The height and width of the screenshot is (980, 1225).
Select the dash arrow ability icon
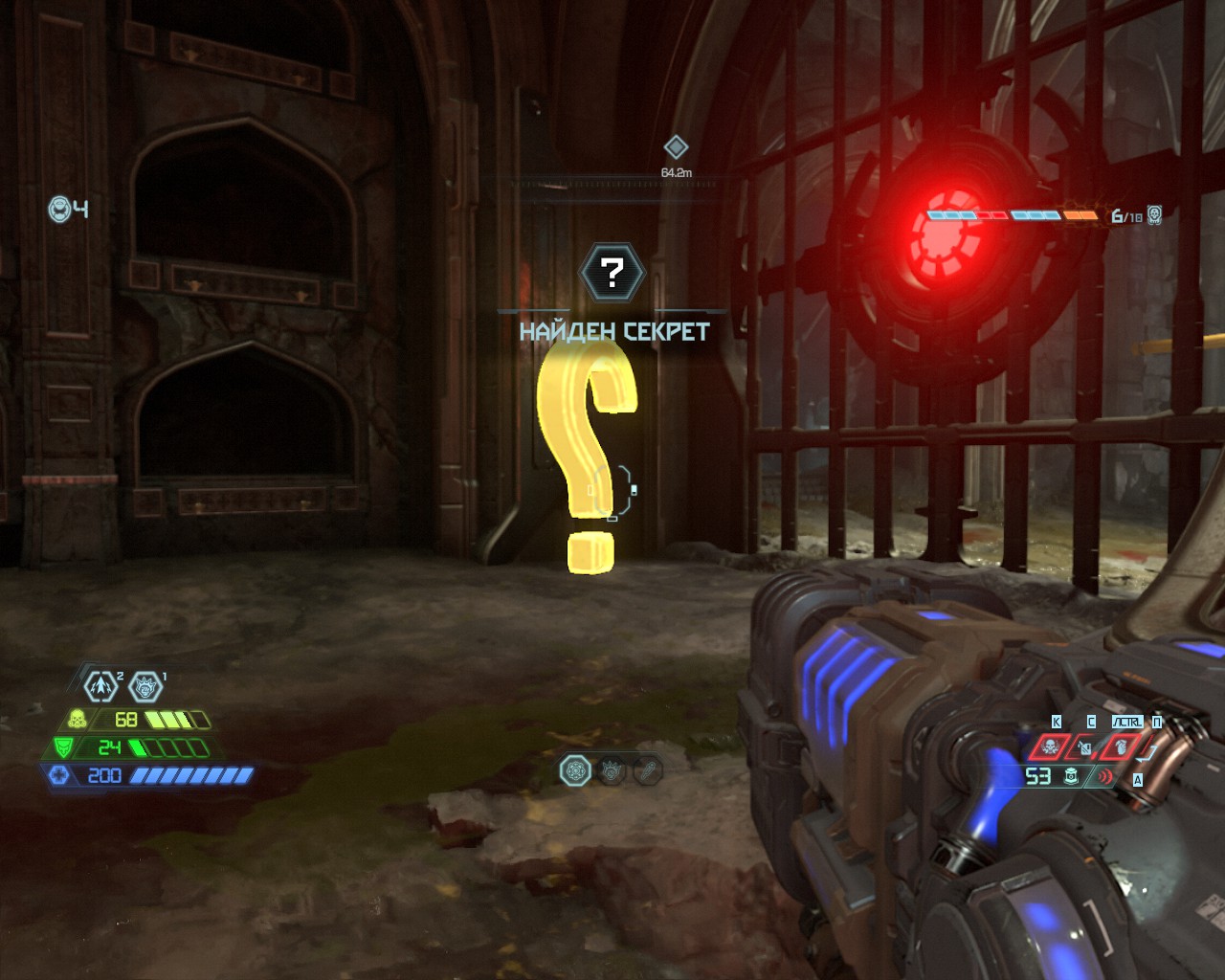(x=100, y=685)
